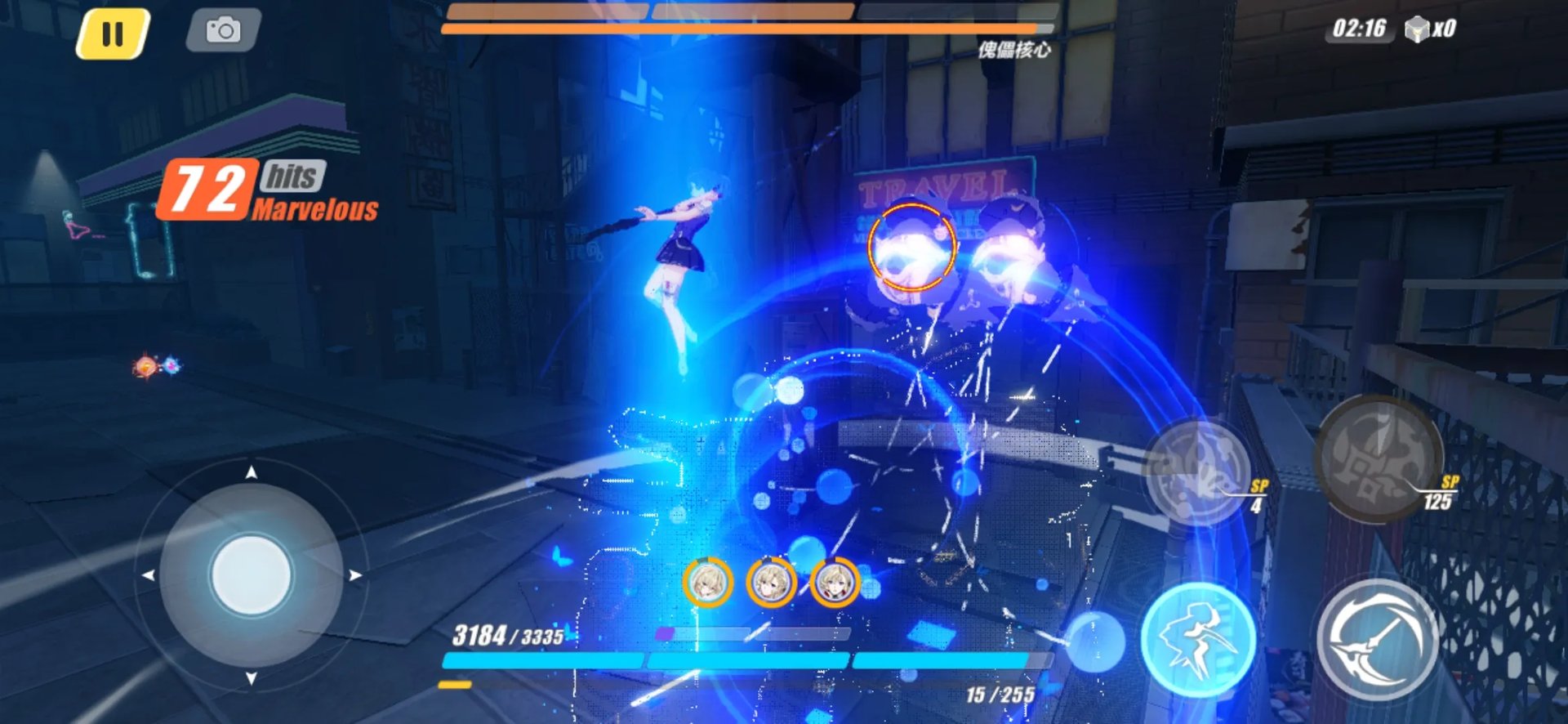Use the evade dash button
The image size is (1568, 724).
click(x=1197, y=640)
